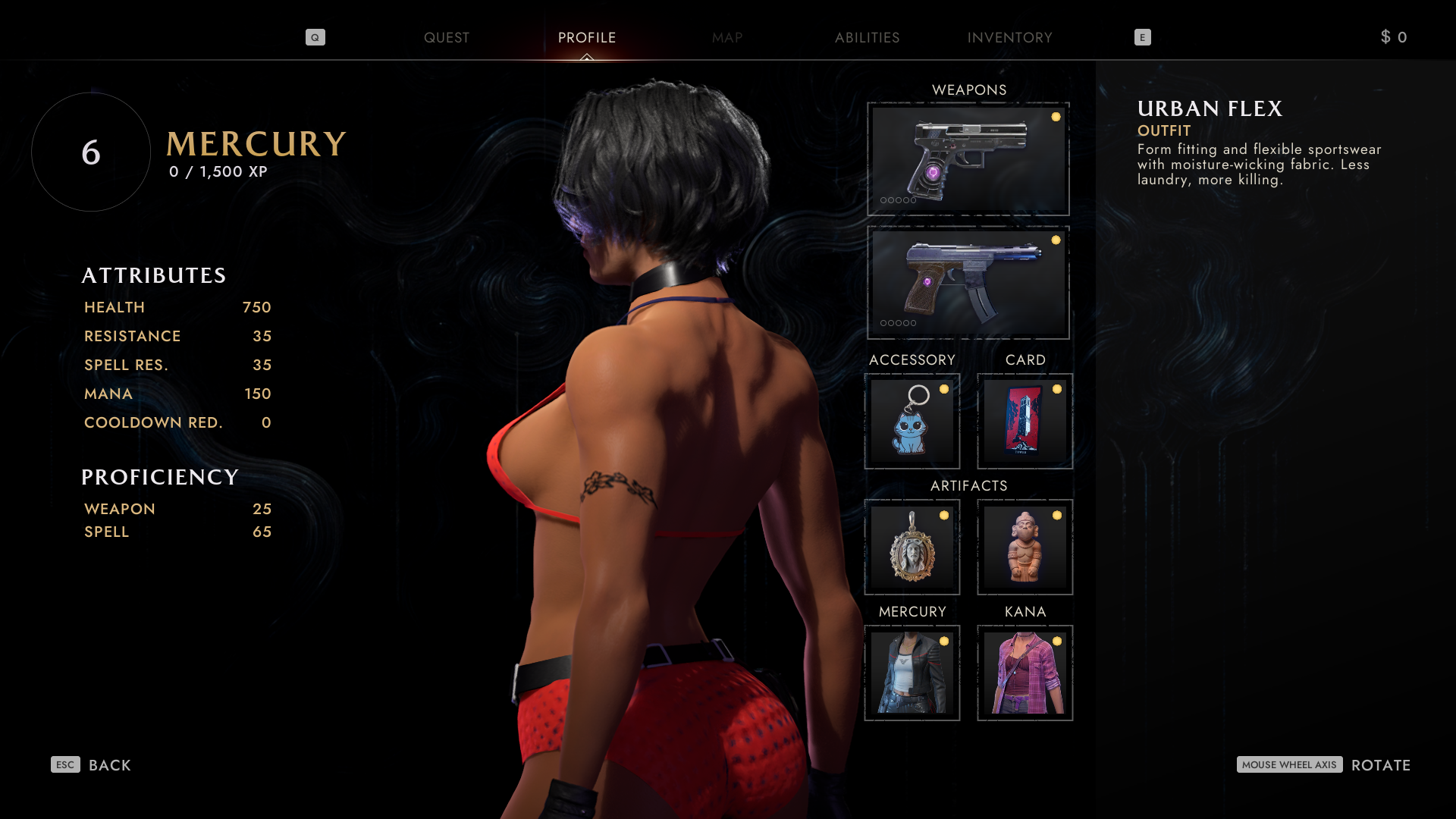The image size is (1456, 819).
Task: Select Kana's pink plaid shirt outfit
Action: point(1025,673)
